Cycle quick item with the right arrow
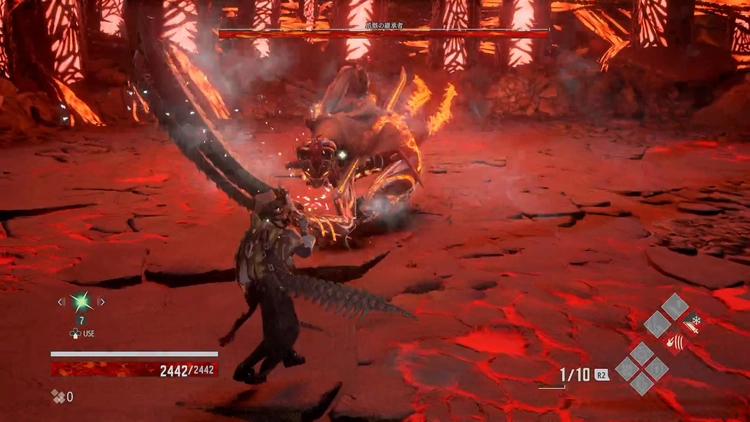The image size is (750, 422). [x=101, y=301]
